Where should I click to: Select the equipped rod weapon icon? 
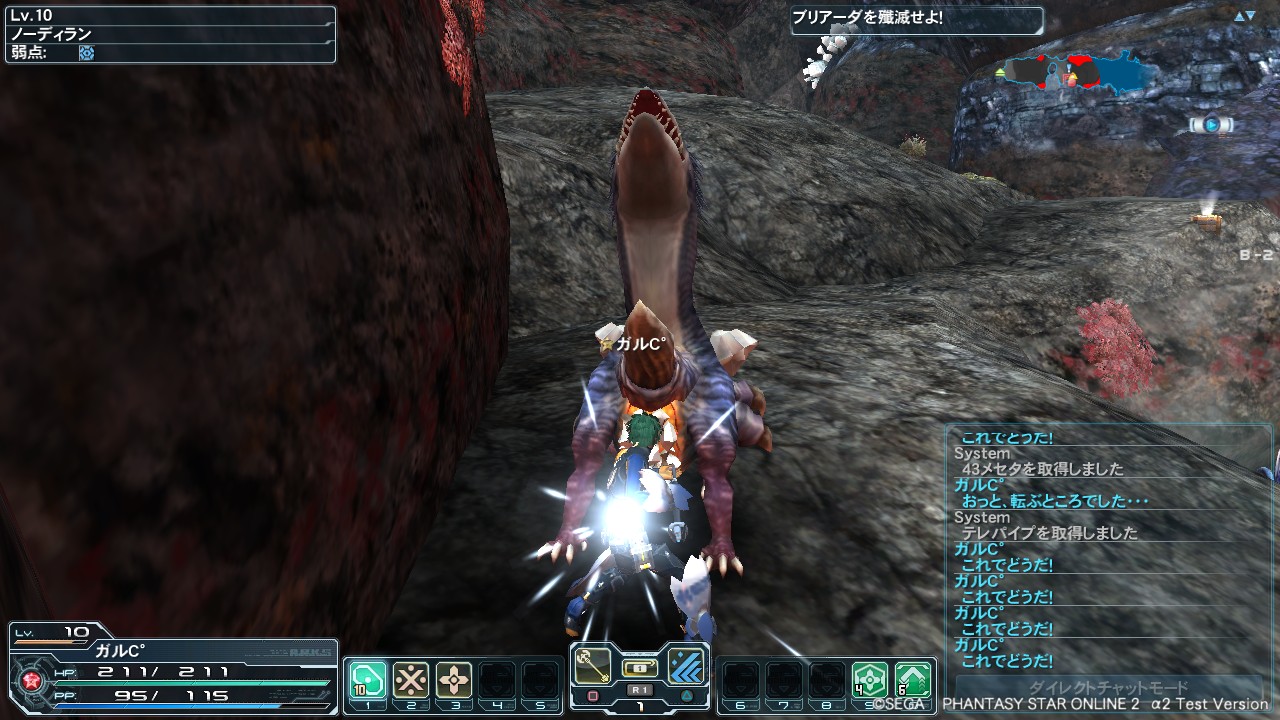coord(593,666)
